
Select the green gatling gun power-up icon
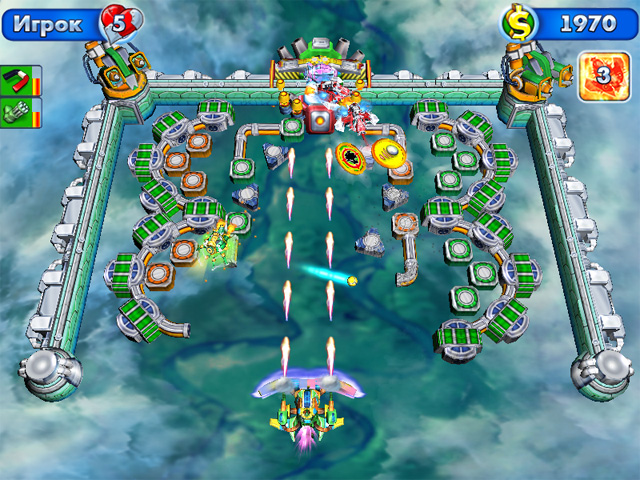coord(18,109)
